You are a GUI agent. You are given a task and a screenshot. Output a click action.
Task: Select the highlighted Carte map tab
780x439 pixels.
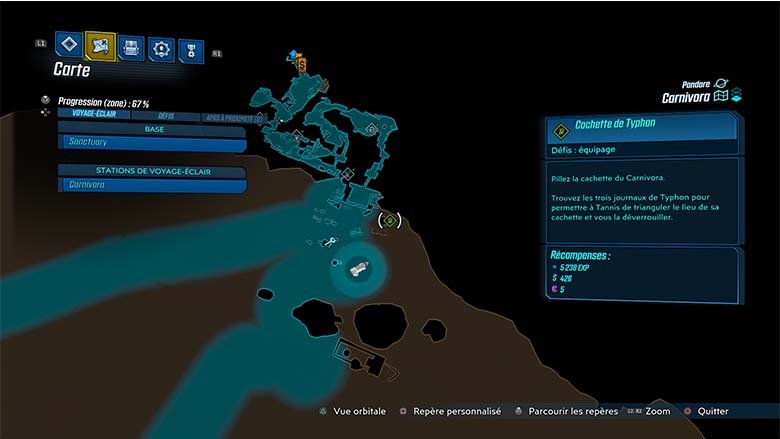[x=100, y=45]
